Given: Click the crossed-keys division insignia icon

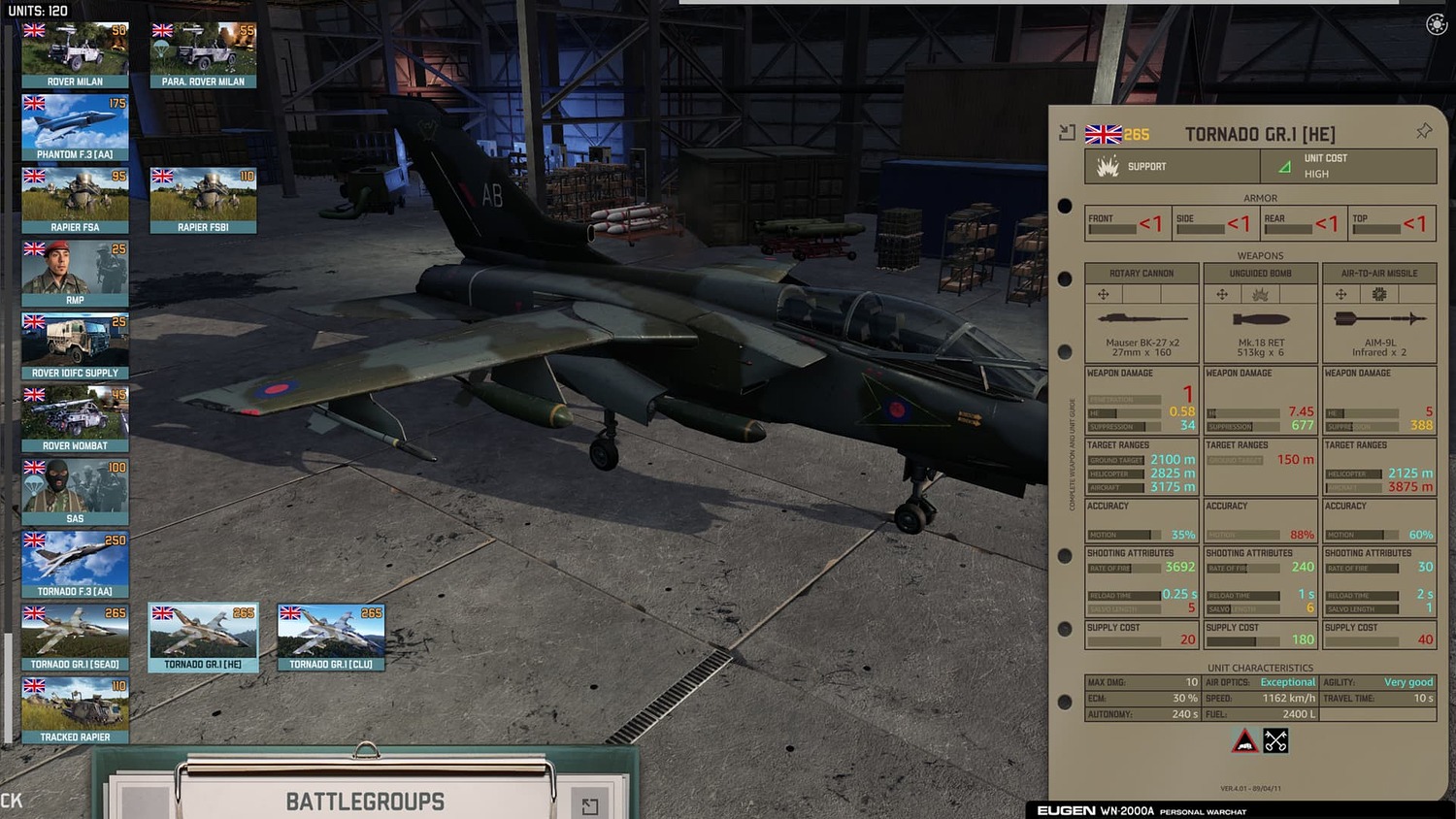Looking at the screenshot, I should coord(1275,740).
